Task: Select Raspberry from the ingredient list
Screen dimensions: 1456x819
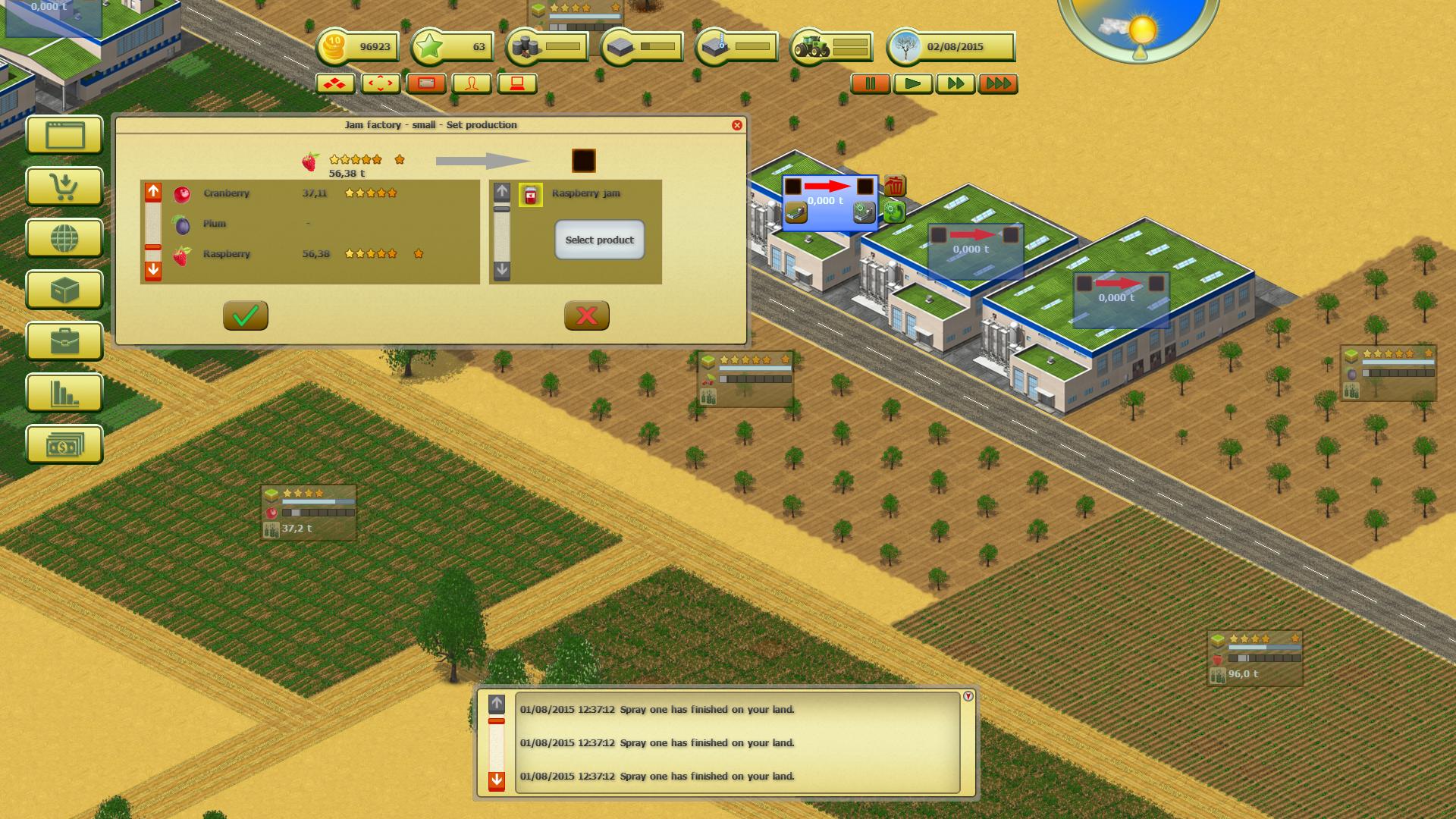Action: pos(226,254)
